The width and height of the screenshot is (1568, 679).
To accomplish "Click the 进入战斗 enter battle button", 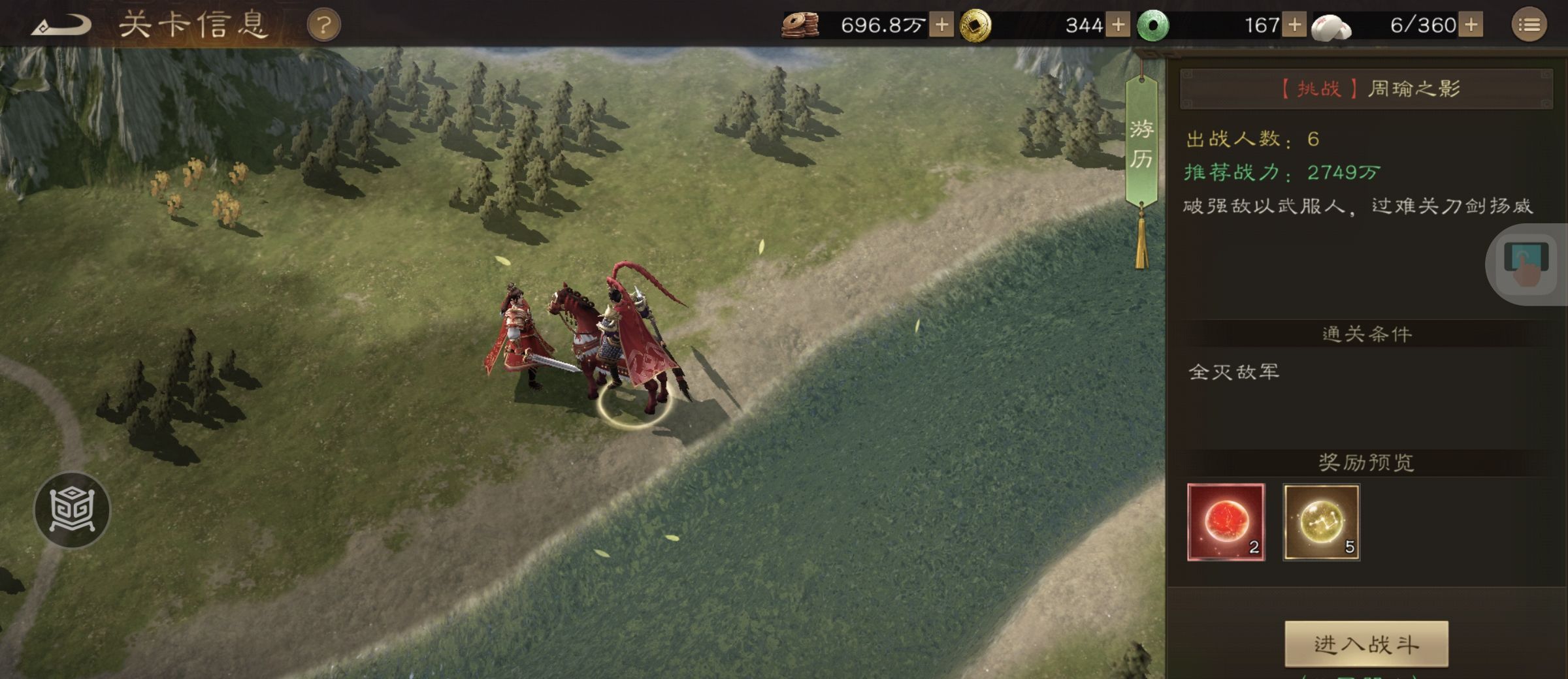I will pos(1366,644).
